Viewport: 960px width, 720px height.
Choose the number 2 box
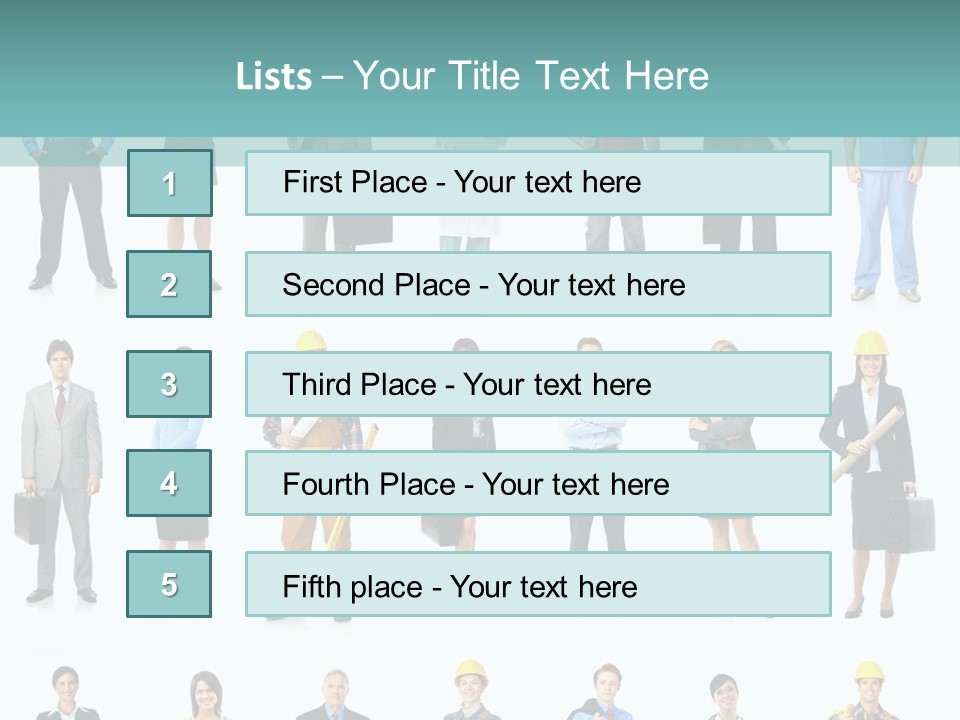169,284
